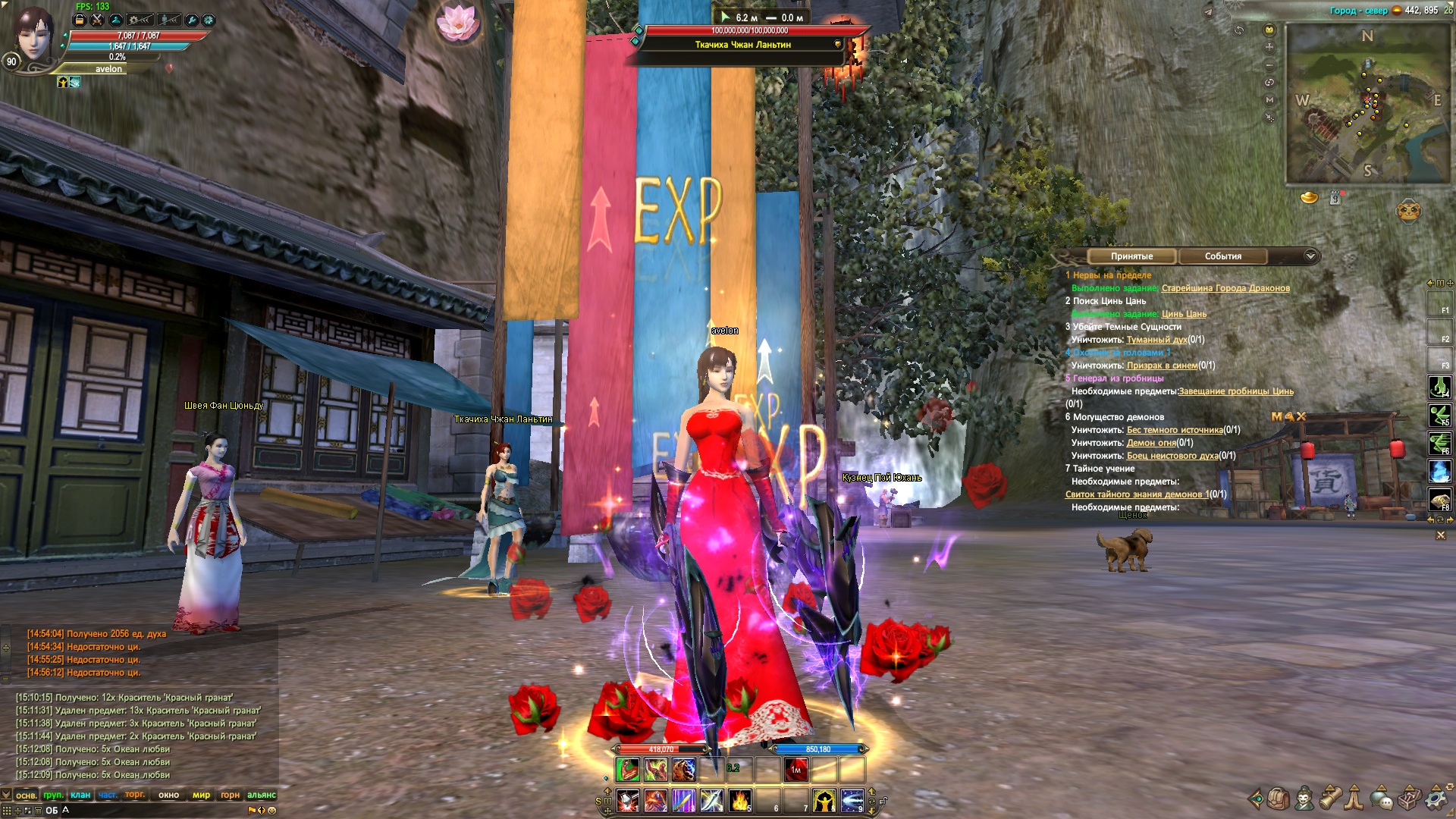Screen dimensions: 1456x819
Task: Switch chat to the мир channel
Action: 201,795
